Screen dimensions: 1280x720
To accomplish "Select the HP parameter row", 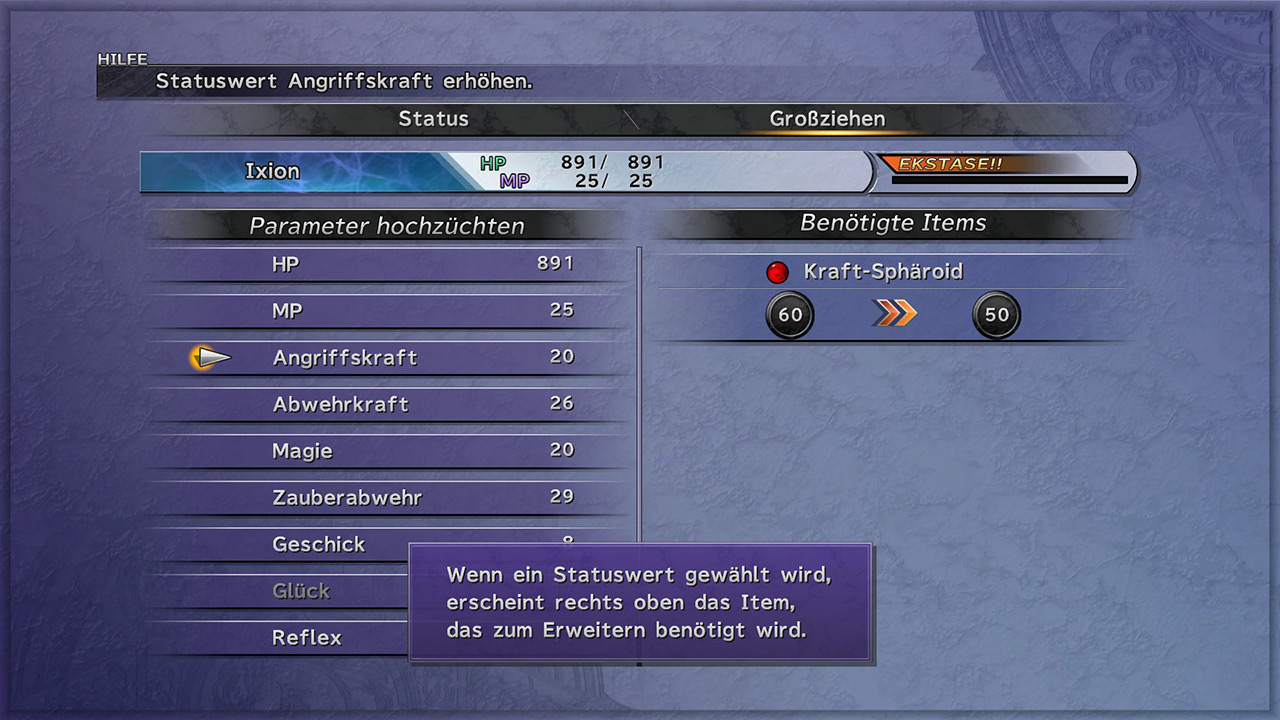I will [390, 264].
